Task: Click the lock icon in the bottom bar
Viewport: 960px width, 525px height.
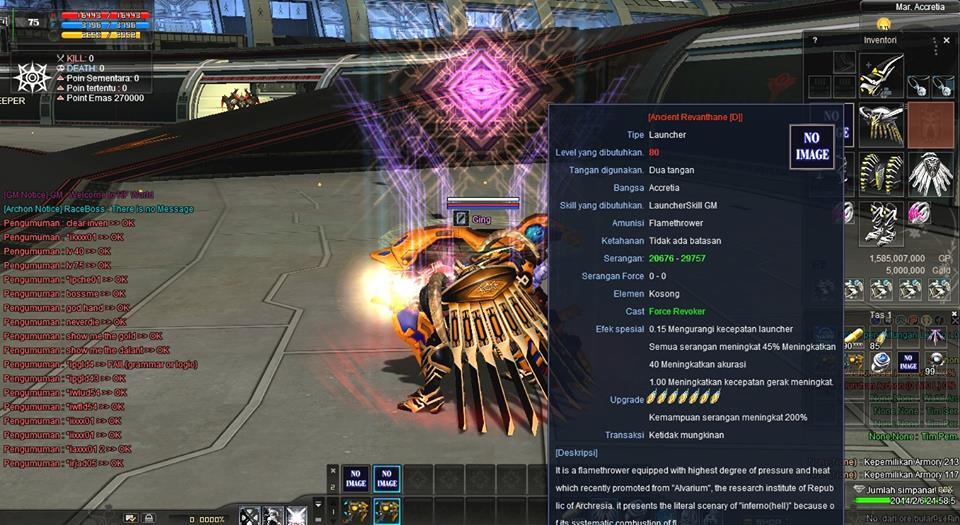Action: (148, 518)
